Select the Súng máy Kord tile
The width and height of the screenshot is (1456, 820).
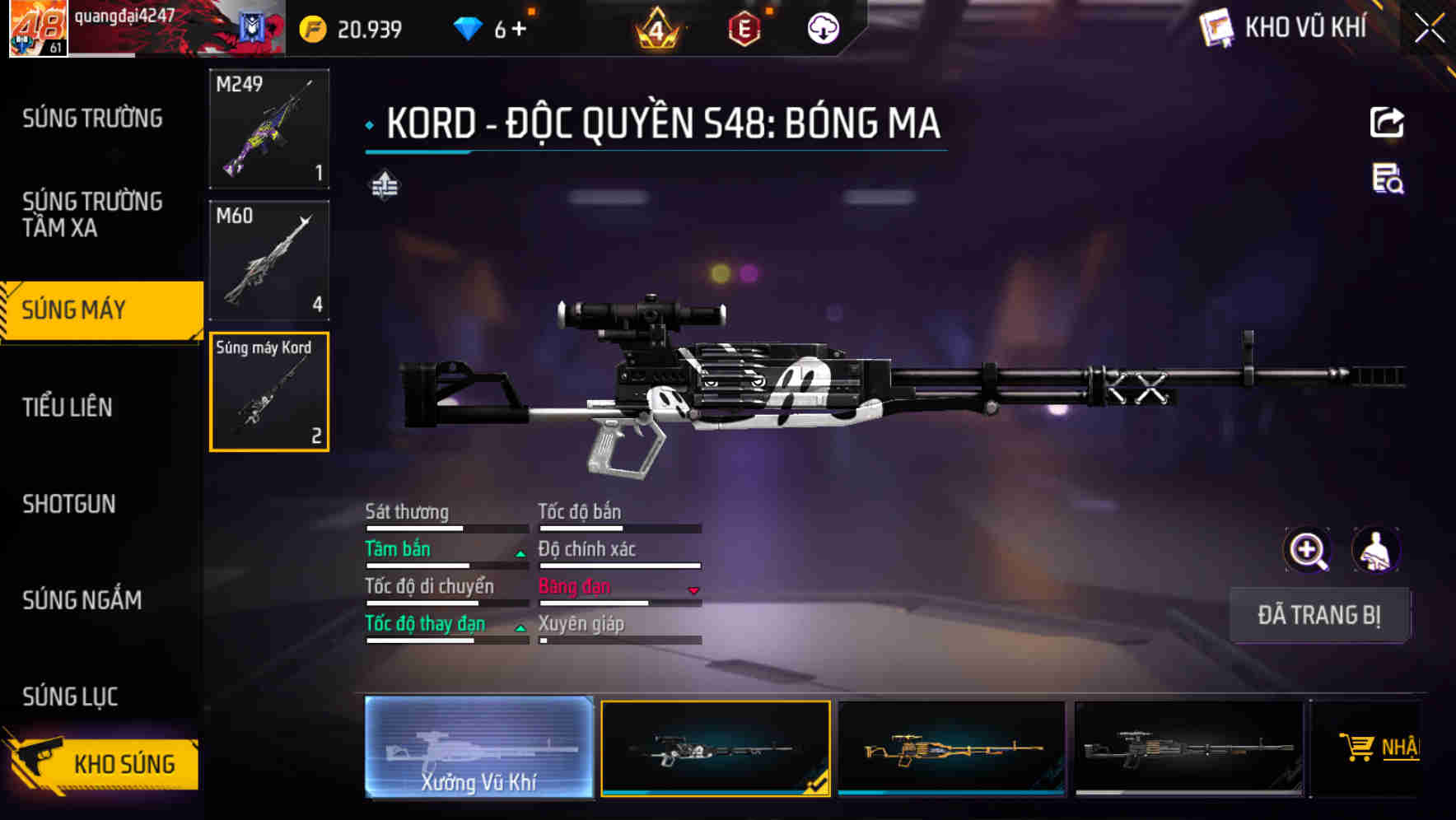[x=269, y=392]
